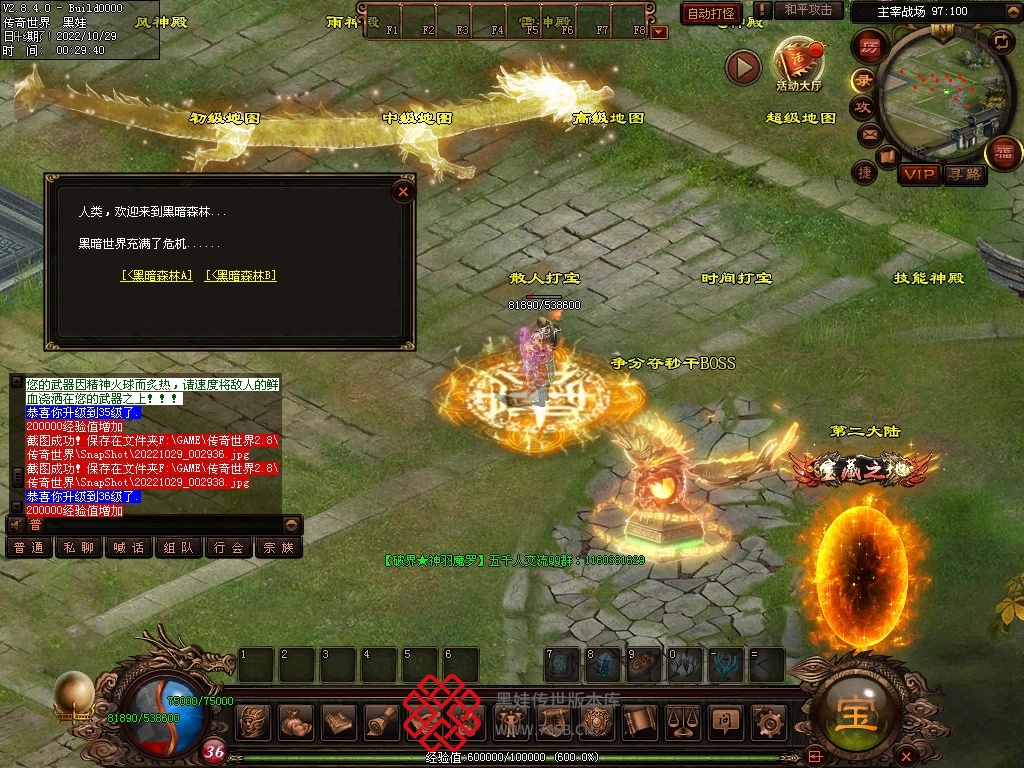Switch chat to the 私聊 channel
Viewport: 1024px width, 768px height.
point(79,548)
